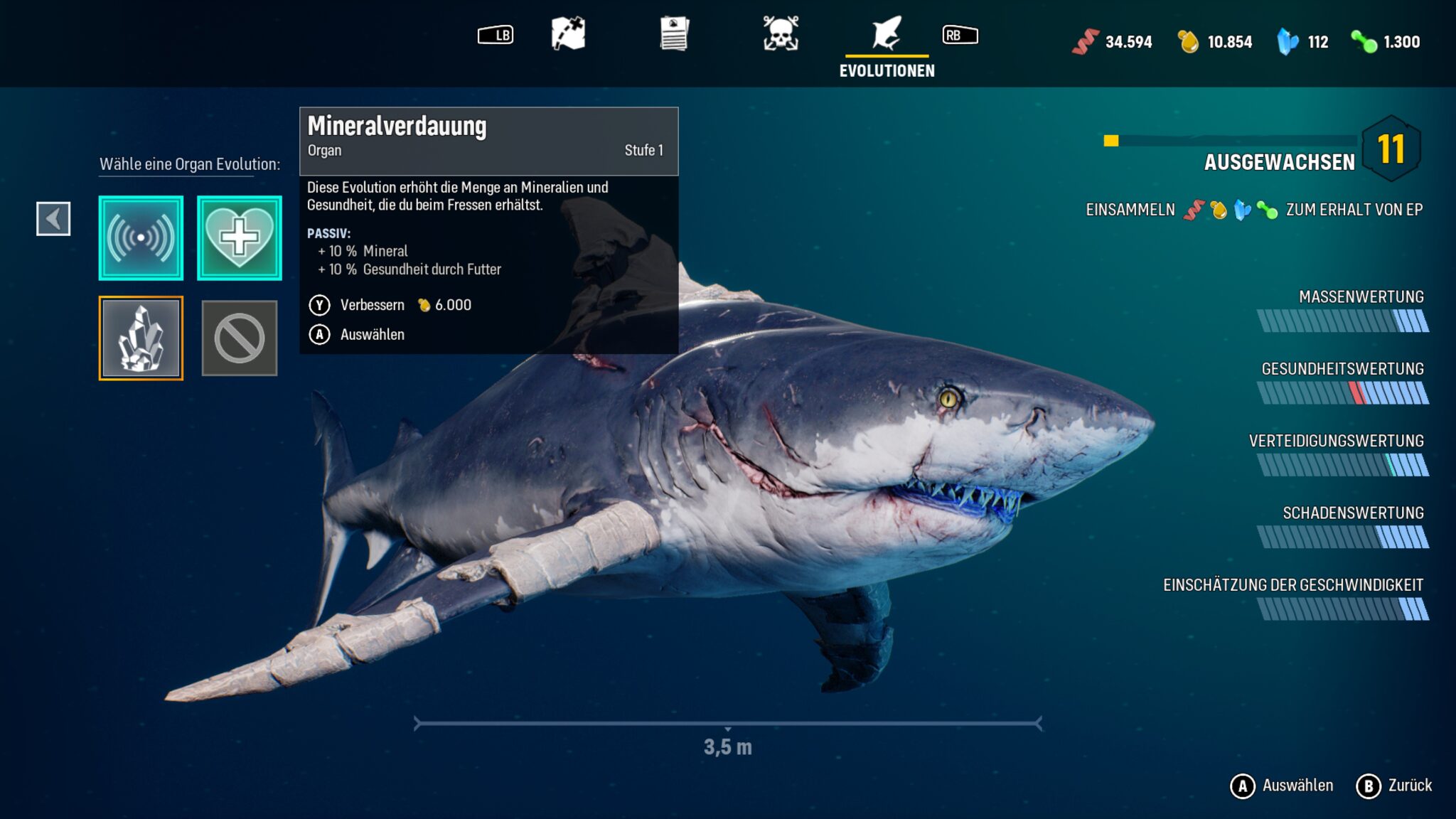
Task: Click Zurück to go back
Action: pyautogui.click(x=1395, y=786)
